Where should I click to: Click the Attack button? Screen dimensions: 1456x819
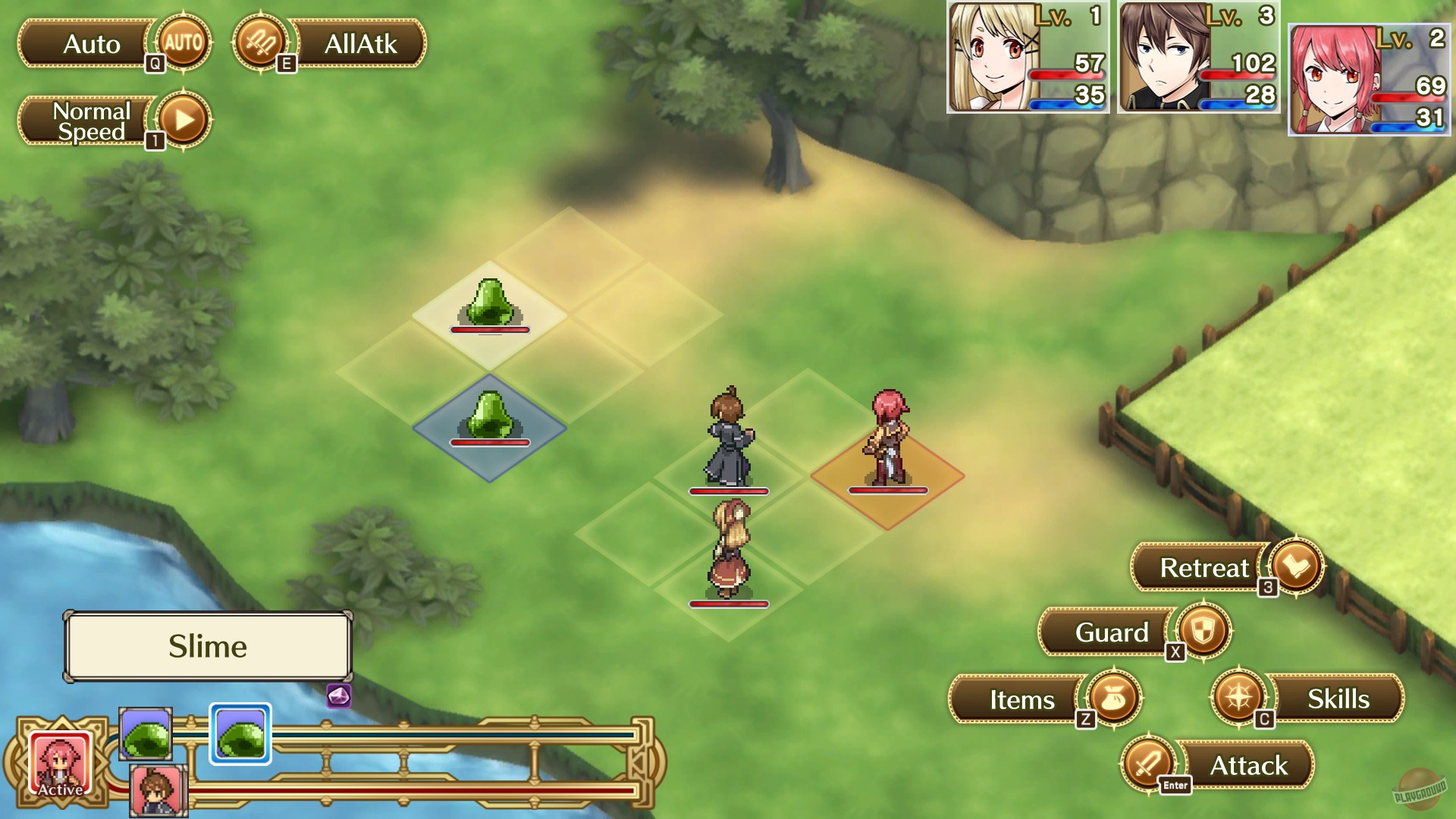click(x=1248, y=765)
